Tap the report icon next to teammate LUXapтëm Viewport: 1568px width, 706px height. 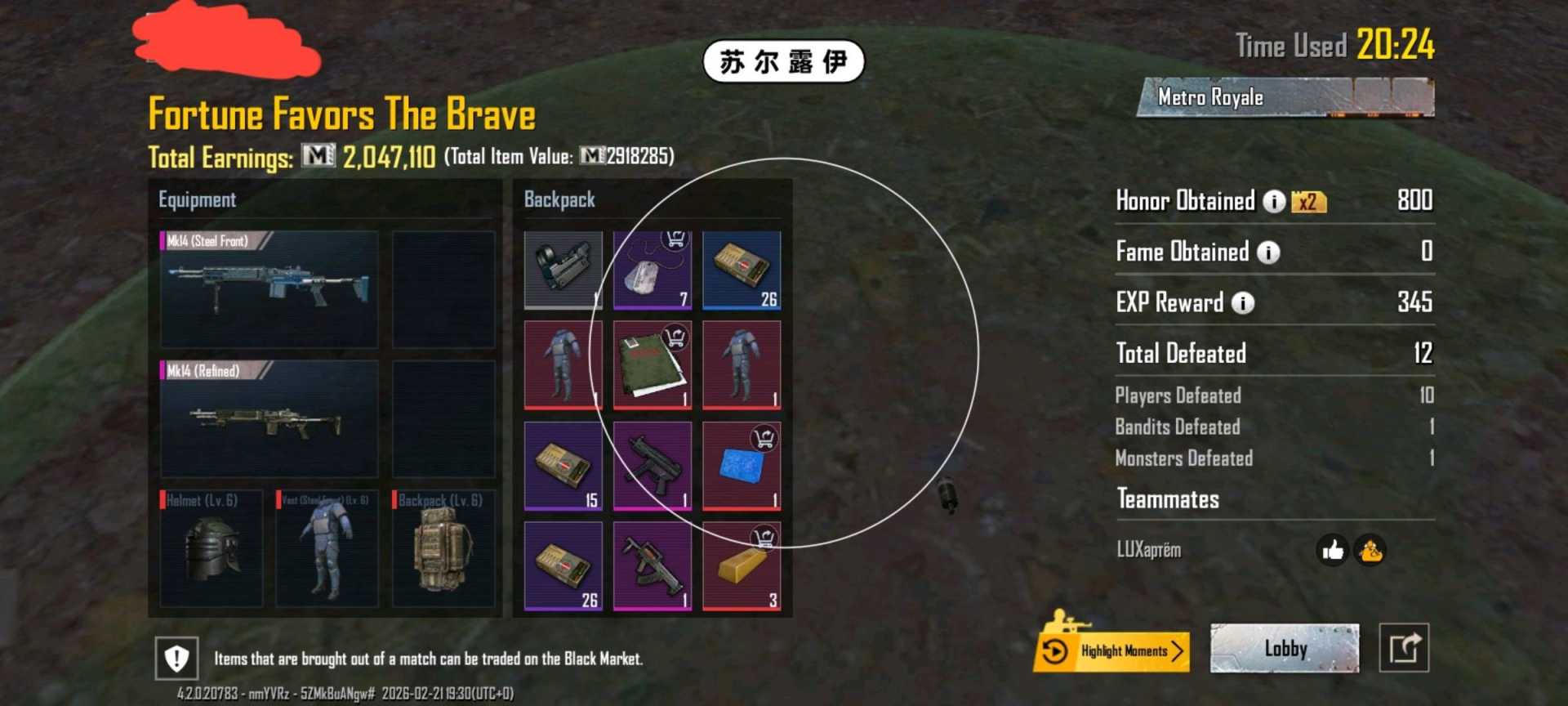[x=1369, y=552]
